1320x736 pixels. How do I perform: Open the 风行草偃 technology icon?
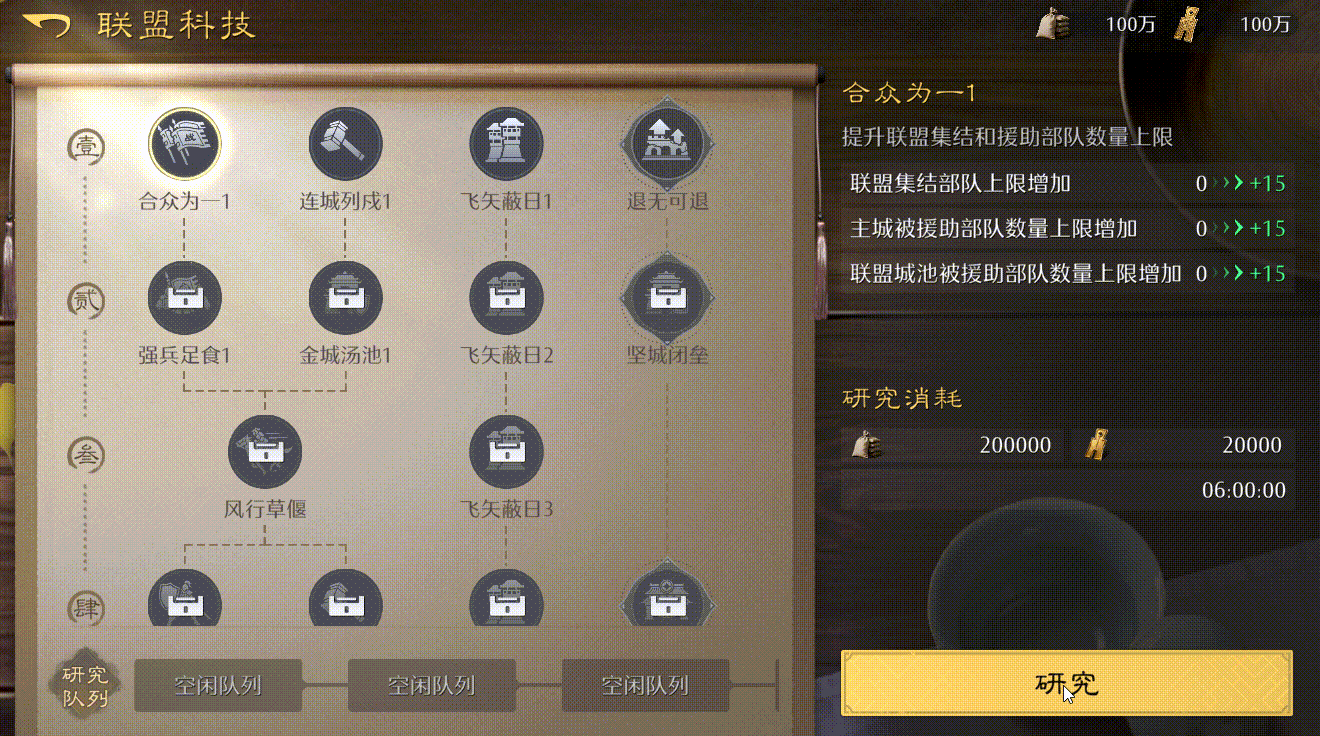(x=265, y=452)
